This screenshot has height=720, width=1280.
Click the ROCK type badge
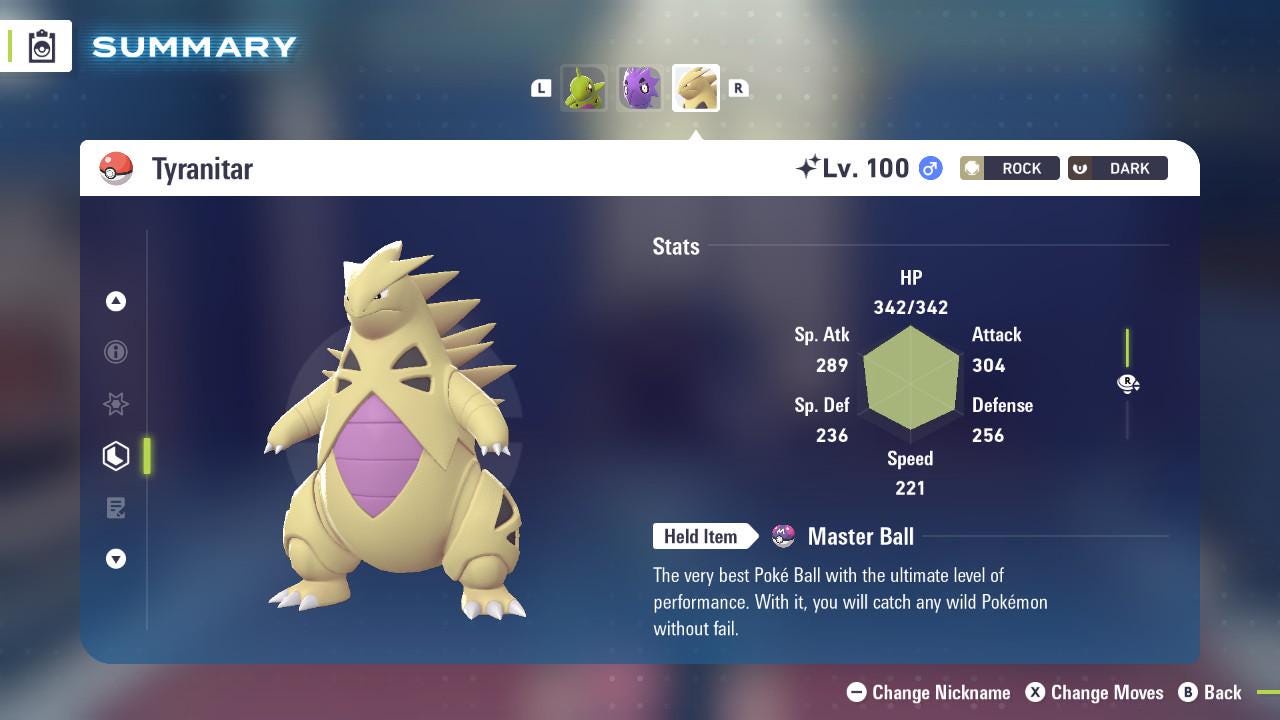pos(1009,168)
